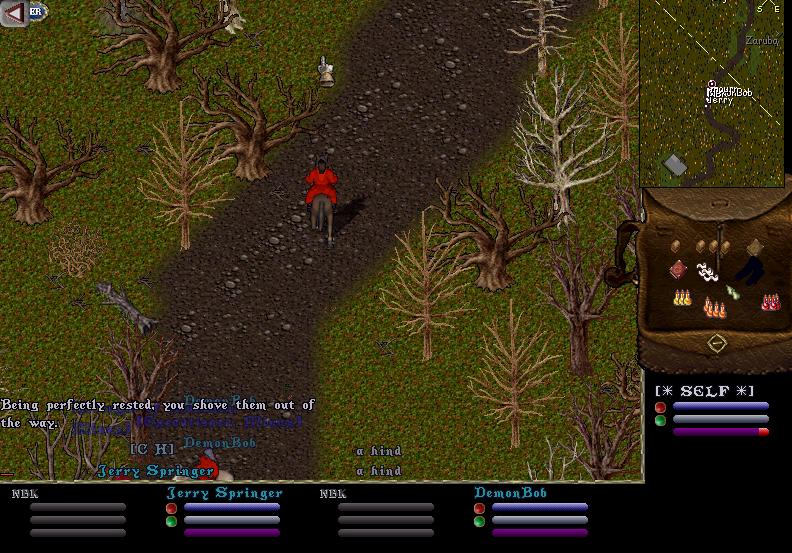Choose the orange potions stack
The image size is (792, 553).
(x=714, y=308)
